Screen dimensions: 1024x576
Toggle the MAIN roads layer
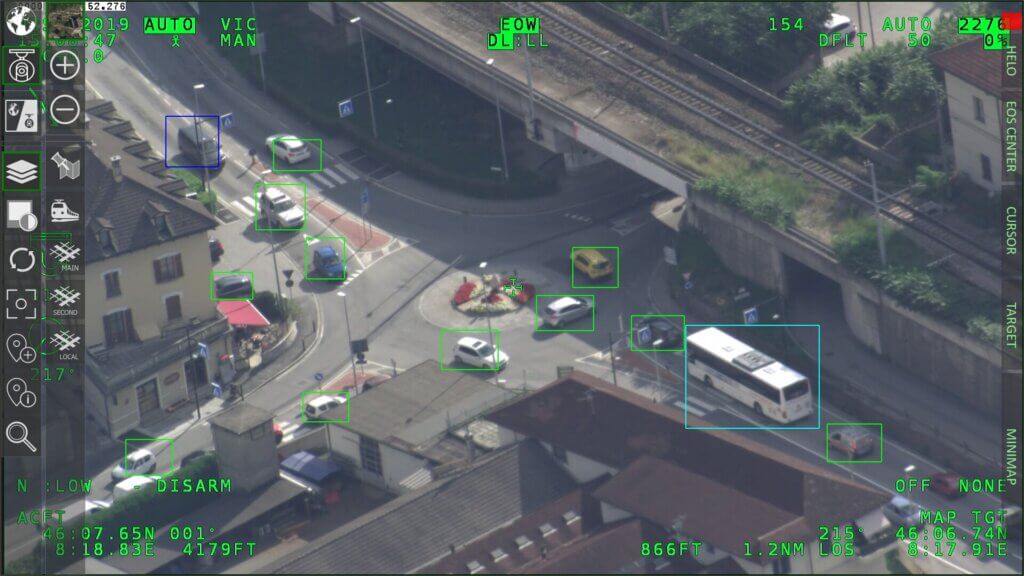pos(65,255)
